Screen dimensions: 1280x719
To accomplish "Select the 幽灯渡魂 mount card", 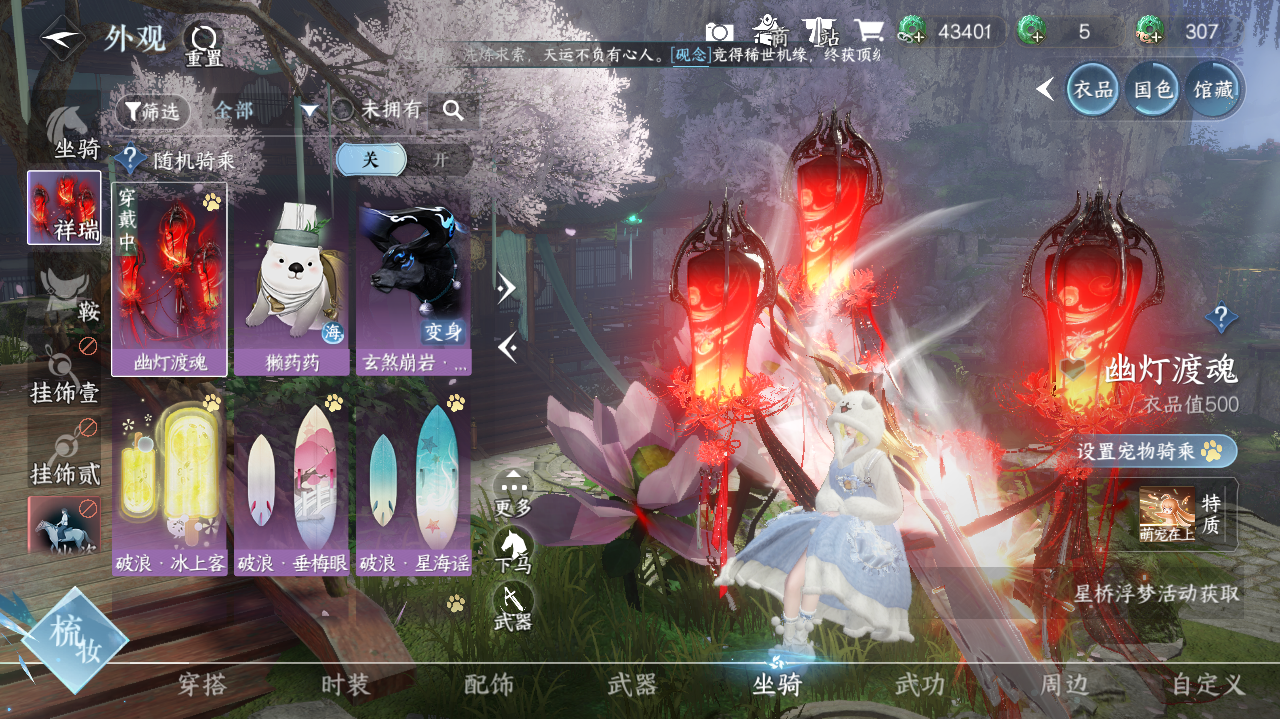I will pyautogui.click(x=169, y=278).
